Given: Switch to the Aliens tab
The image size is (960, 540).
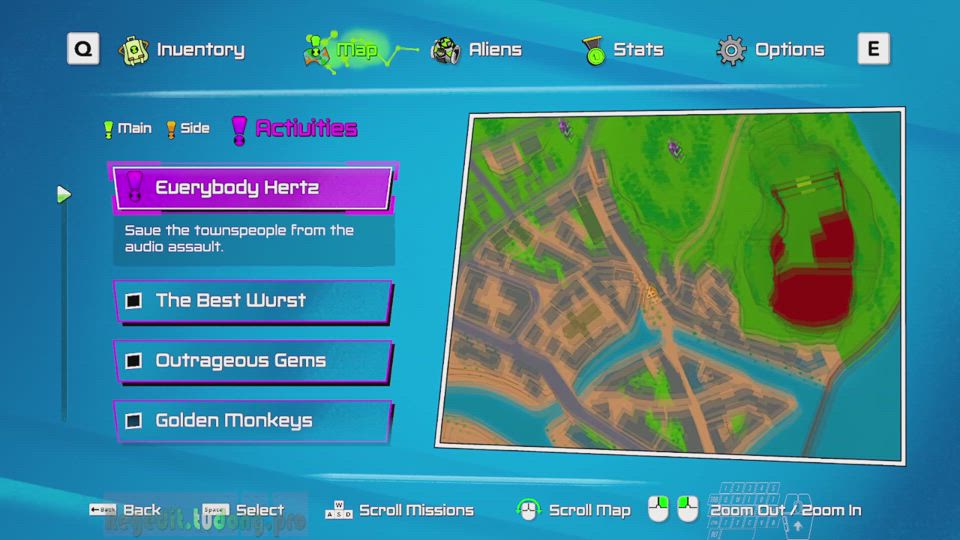Looking at the screenshot, I should coord(477,50).
